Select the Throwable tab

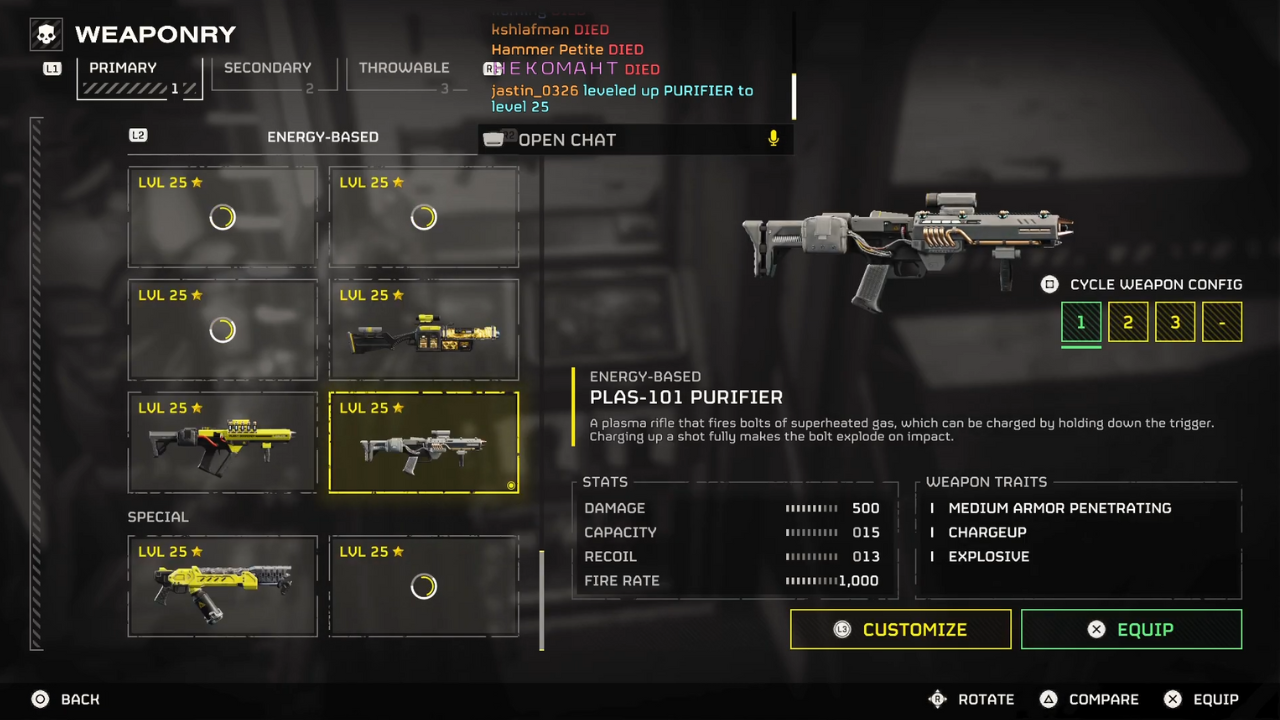[x=404, y=77]
